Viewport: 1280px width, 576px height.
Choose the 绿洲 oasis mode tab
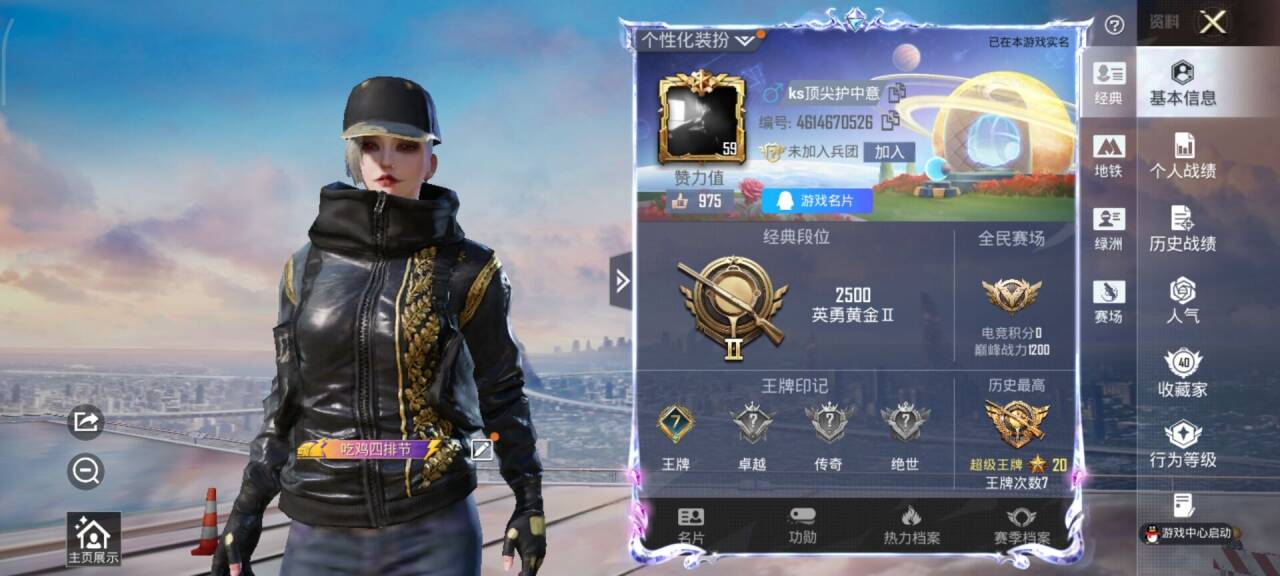point(1108,229)
